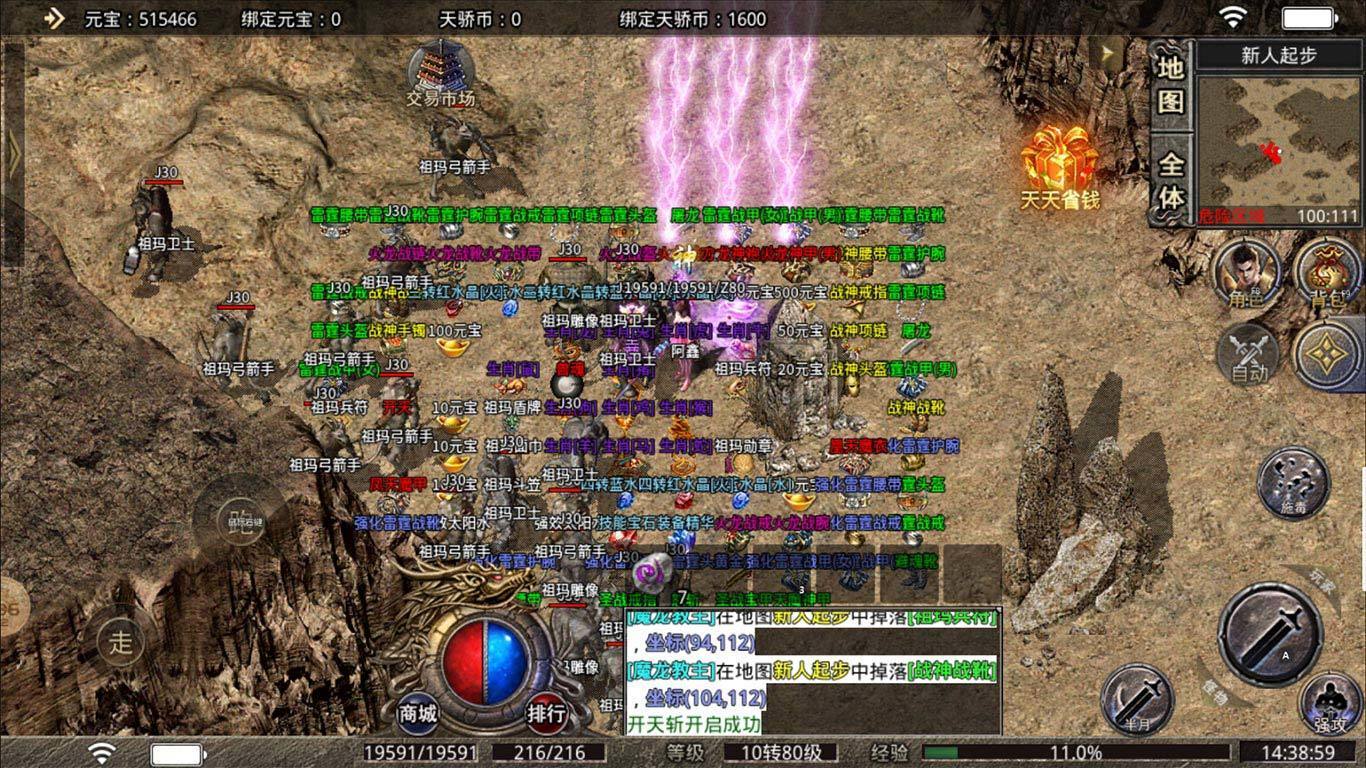This screenshot has height=768, width=1366.
Task: Select the 走 walk mode button
Action: [121, 642]
